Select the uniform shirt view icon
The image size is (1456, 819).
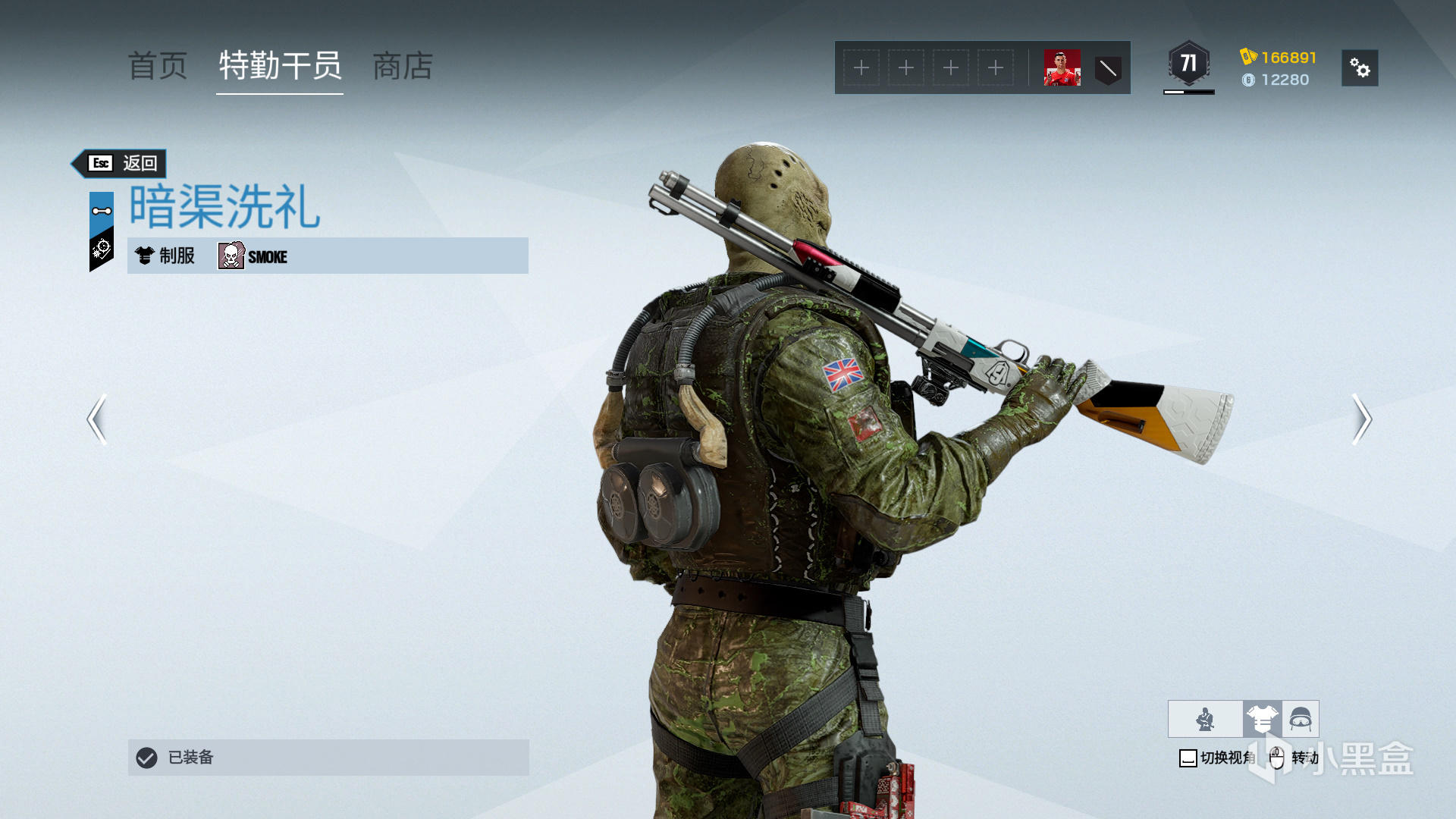(x=1262, y=719)
